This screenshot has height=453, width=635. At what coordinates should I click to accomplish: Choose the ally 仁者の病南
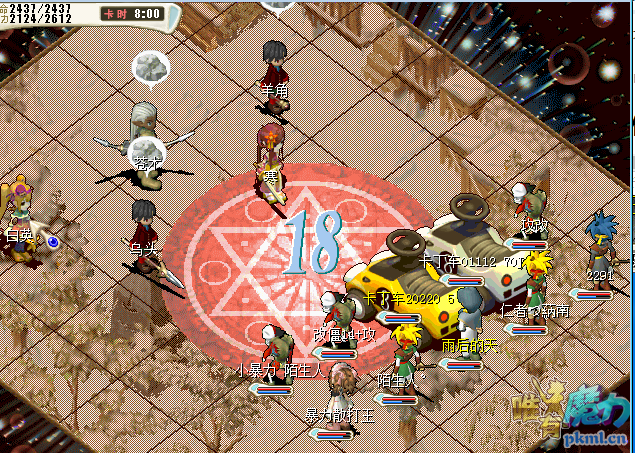[x=534, y=280]
